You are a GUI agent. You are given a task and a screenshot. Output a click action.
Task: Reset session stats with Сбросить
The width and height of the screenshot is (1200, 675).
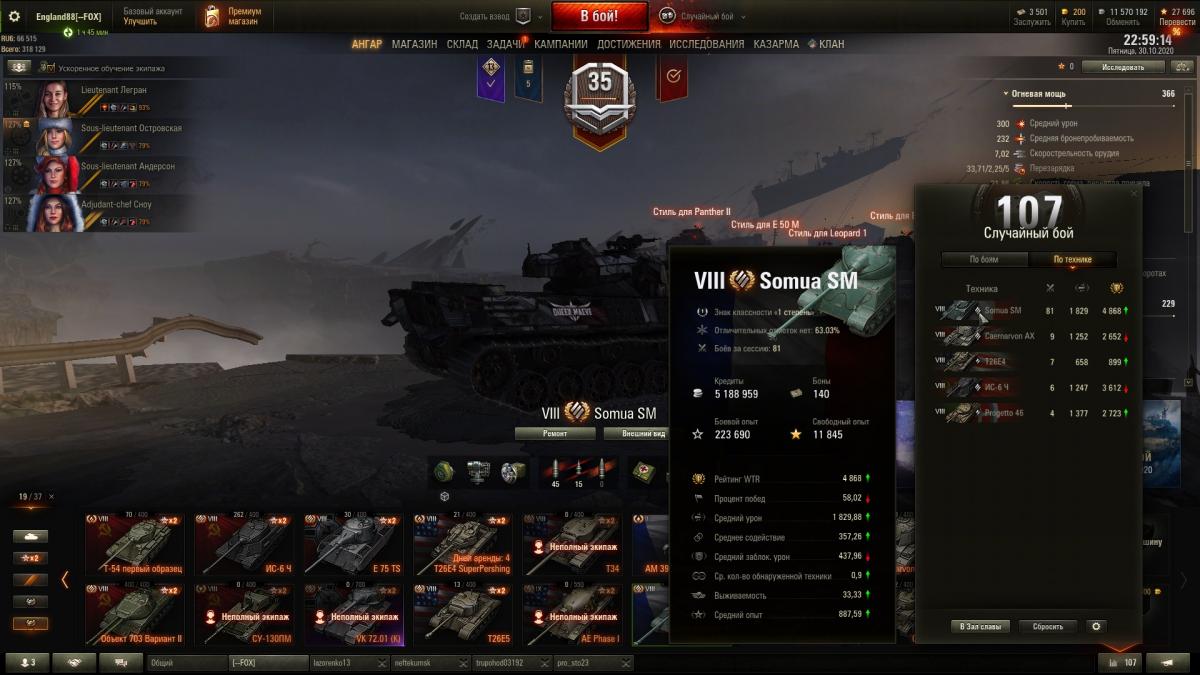1048,626
